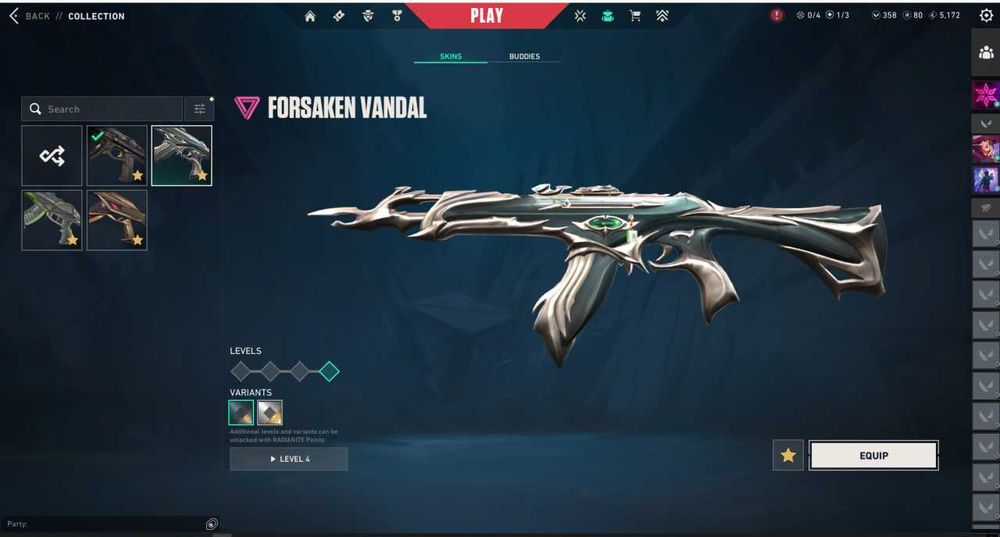
Task: Play the Level 4 preview video
Action: tap(289, 459)
